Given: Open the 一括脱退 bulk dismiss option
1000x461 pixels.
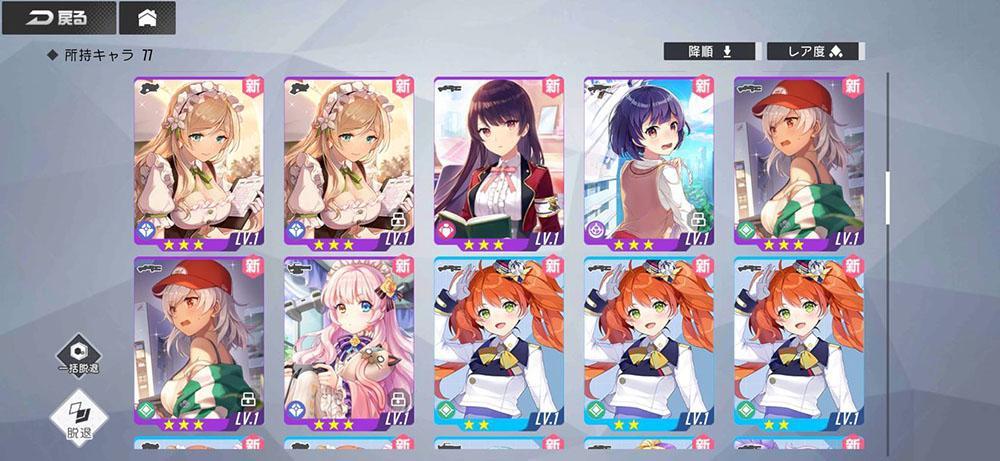Looking at the screenshot, I should [x=78, y=356].
